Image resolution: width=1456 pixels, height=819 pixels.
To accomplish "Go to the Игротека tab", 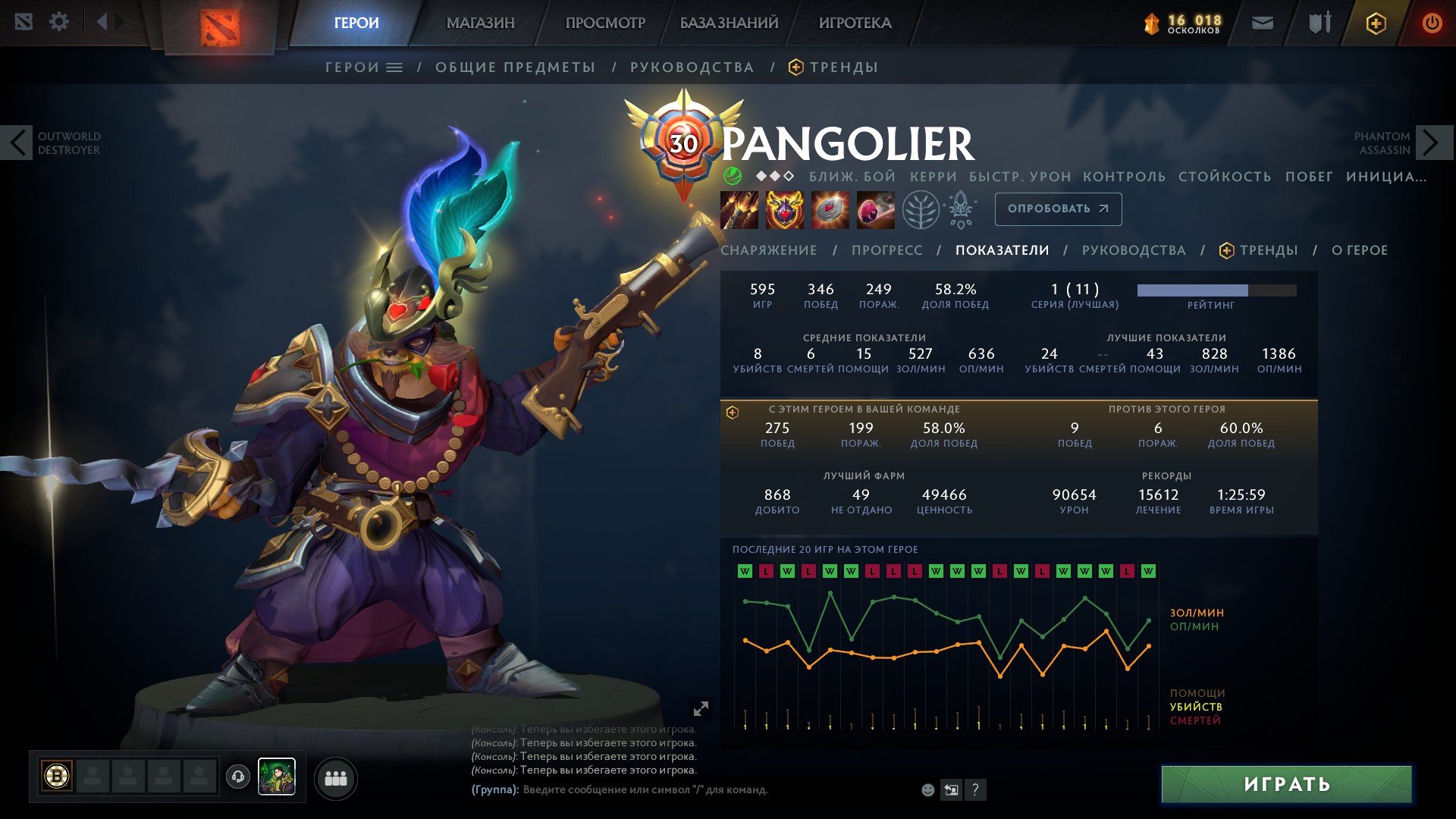I will (855, 23).
